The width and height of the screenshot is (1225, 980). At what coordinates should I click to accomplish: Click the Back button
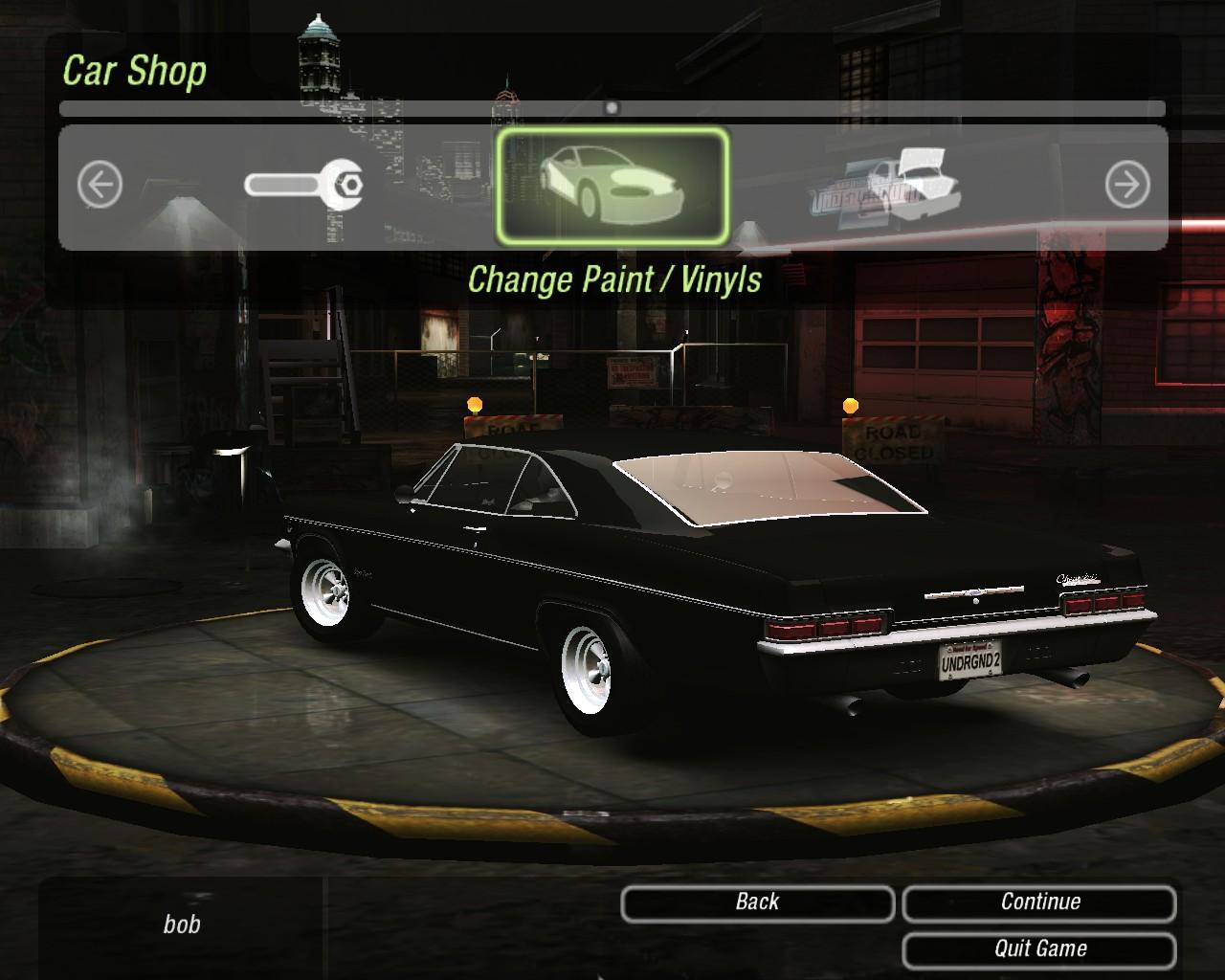point(757,902)
